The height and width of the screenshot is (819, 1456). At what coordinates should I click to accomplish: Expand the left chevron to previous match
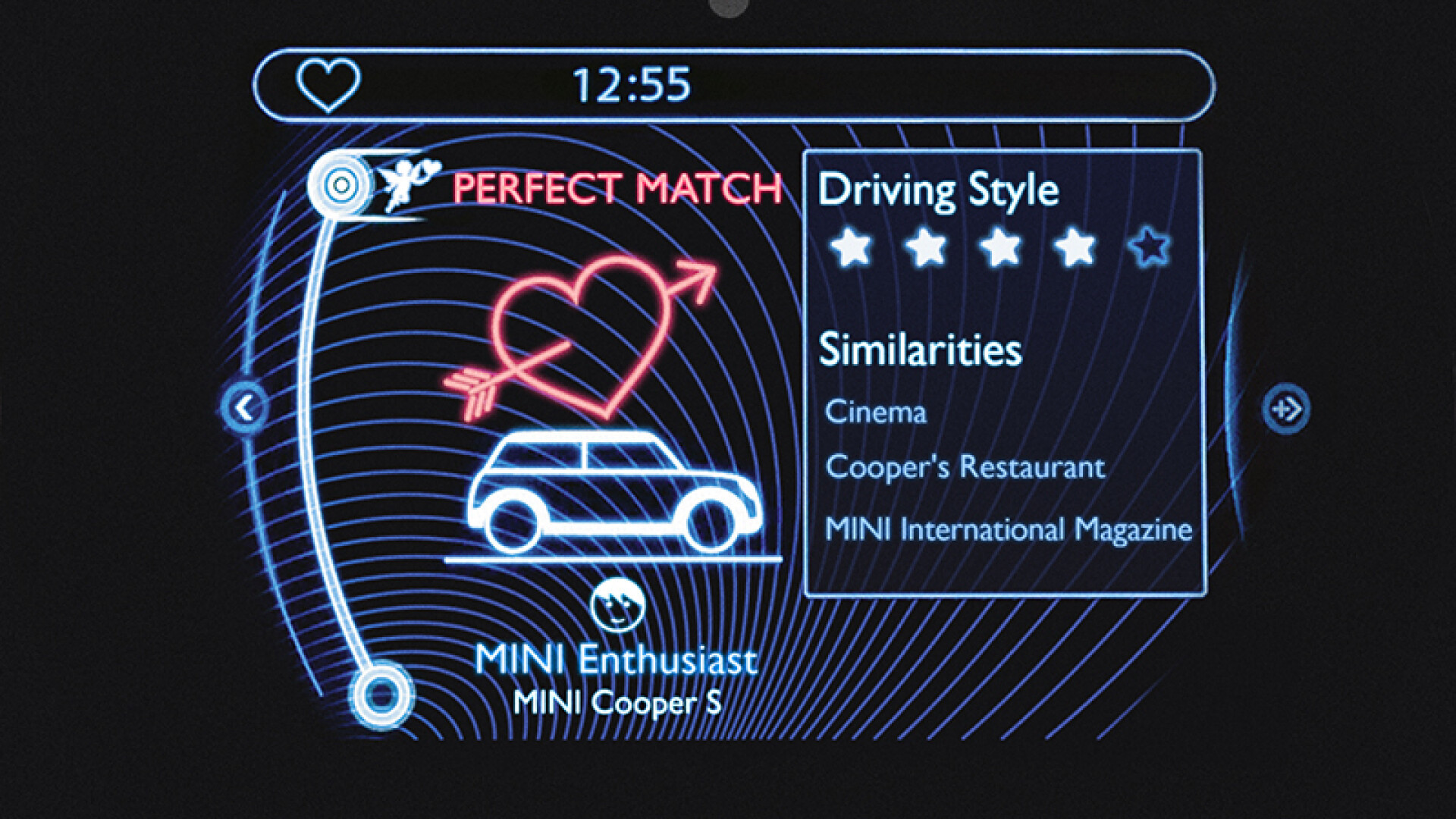(x=244, y=408)
